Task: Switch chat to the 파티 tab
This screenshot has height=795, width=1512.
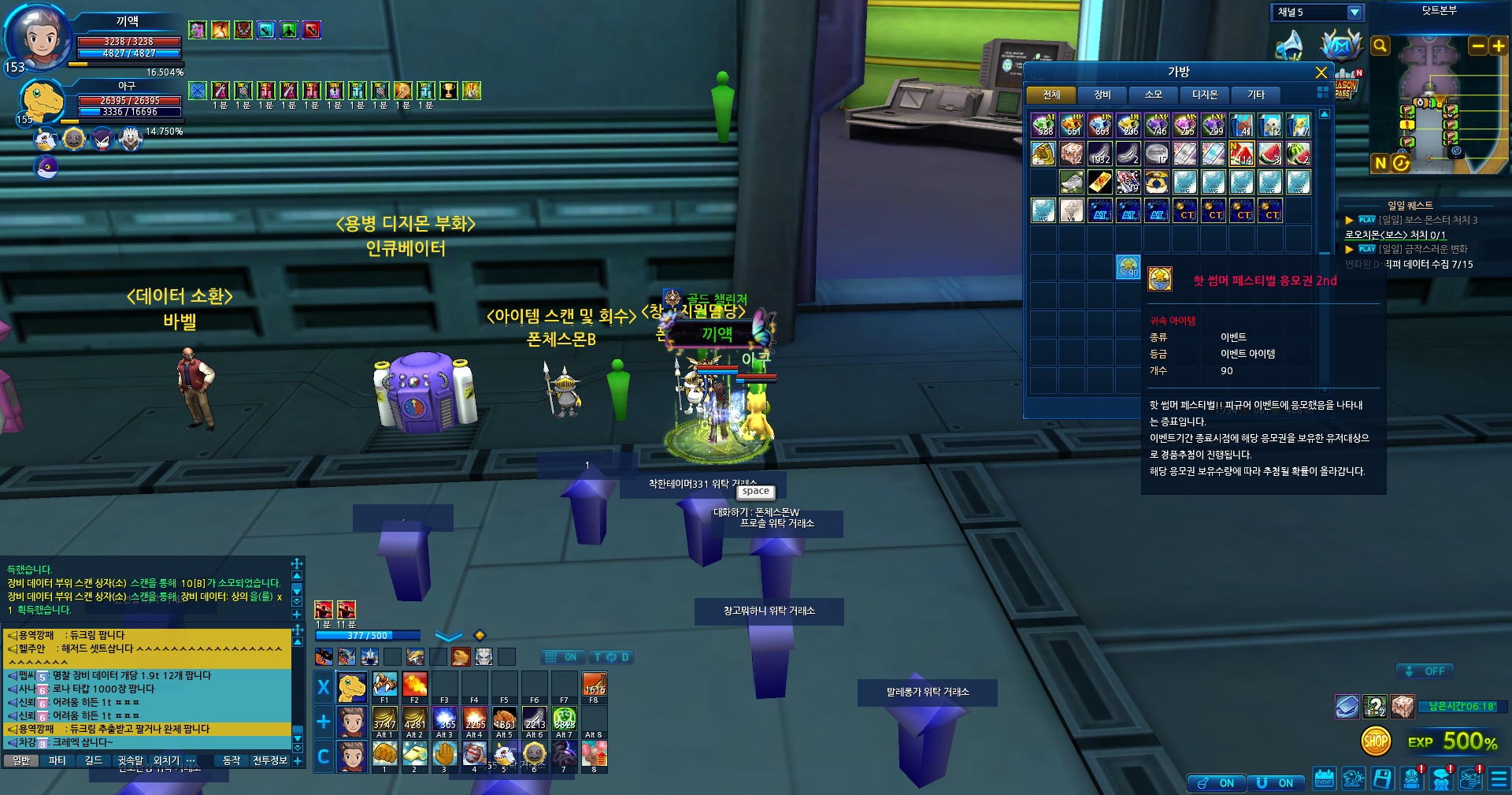Action: (57, 761)
